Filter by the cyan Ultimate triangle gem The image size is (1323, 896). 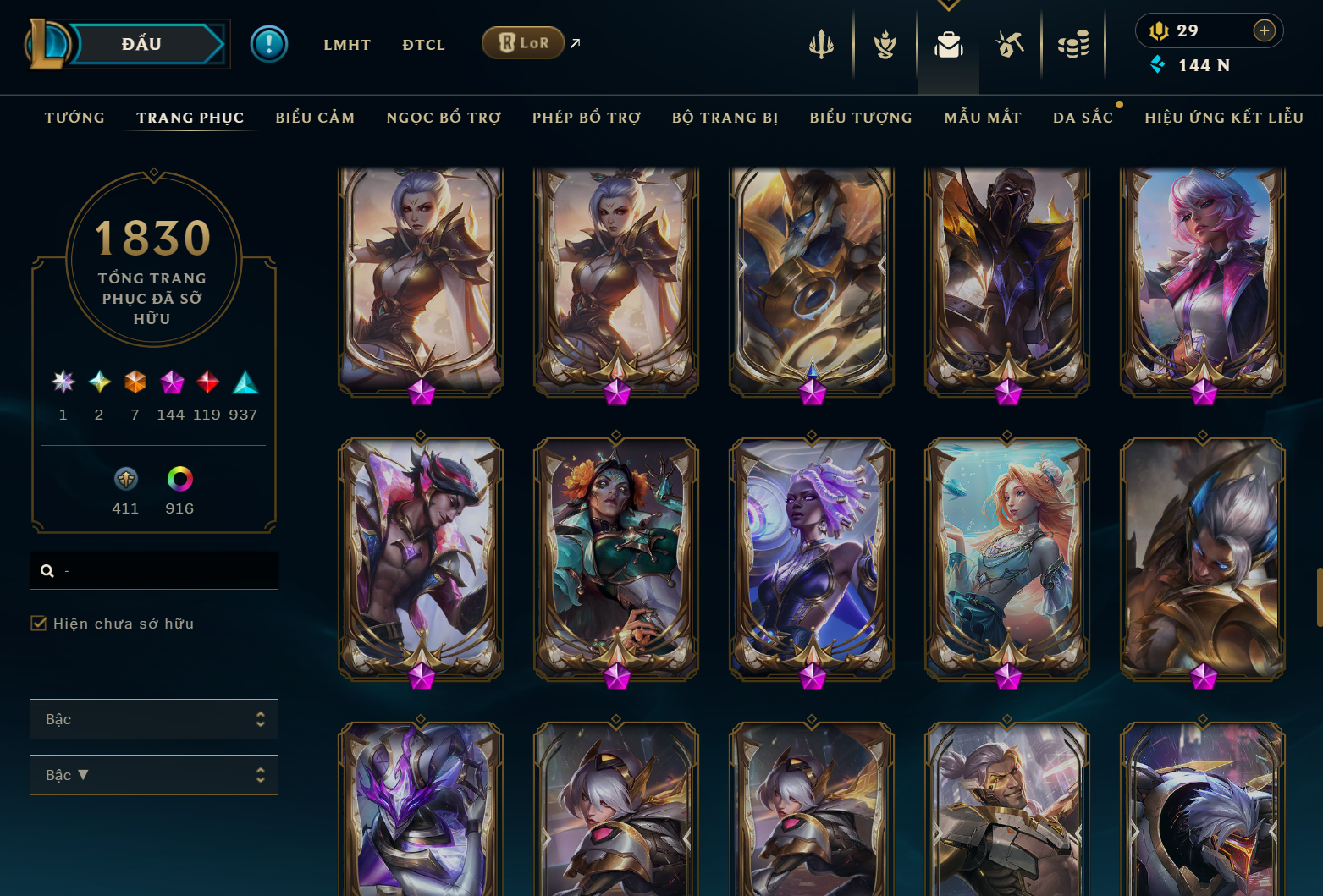245,382
